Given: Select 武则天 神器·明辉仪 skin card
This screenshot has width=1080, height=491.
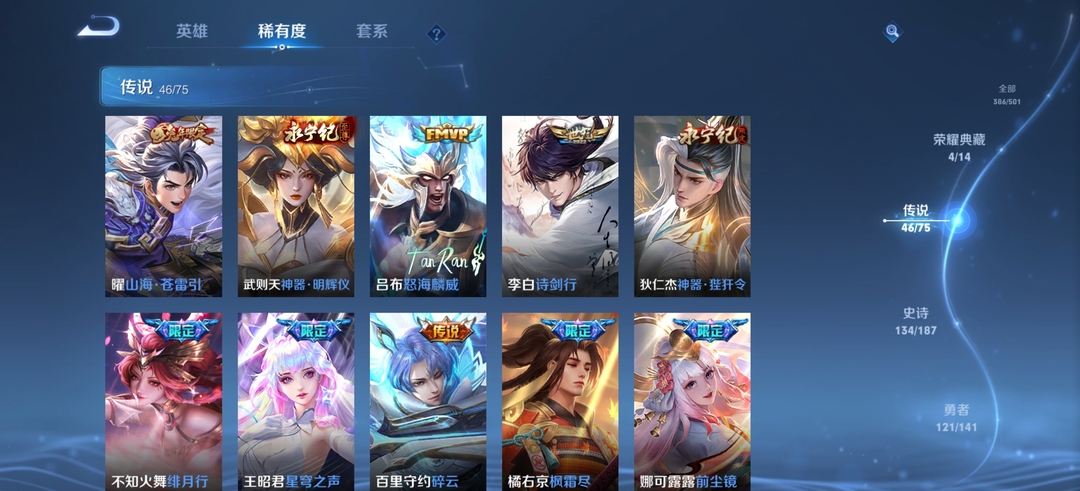Looking at the screenshot, I should 296,206.
